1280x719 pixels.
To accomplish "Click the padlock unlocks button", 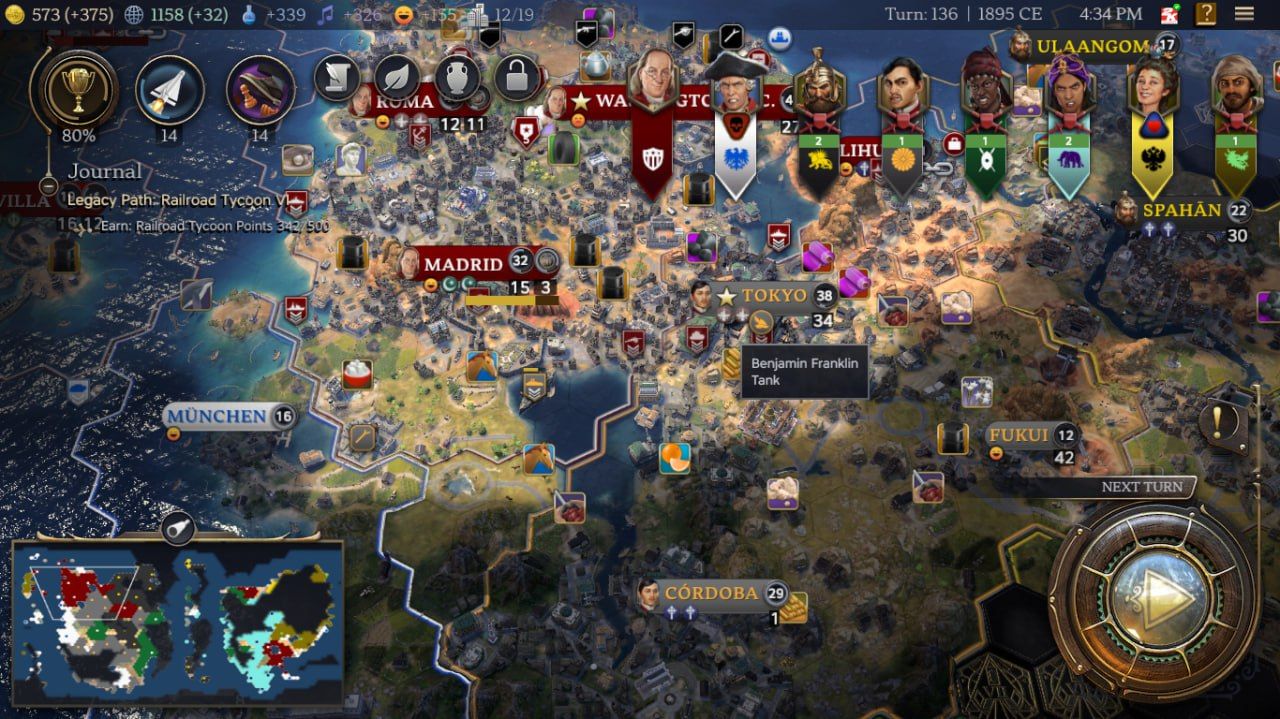I will pos(517,77).
